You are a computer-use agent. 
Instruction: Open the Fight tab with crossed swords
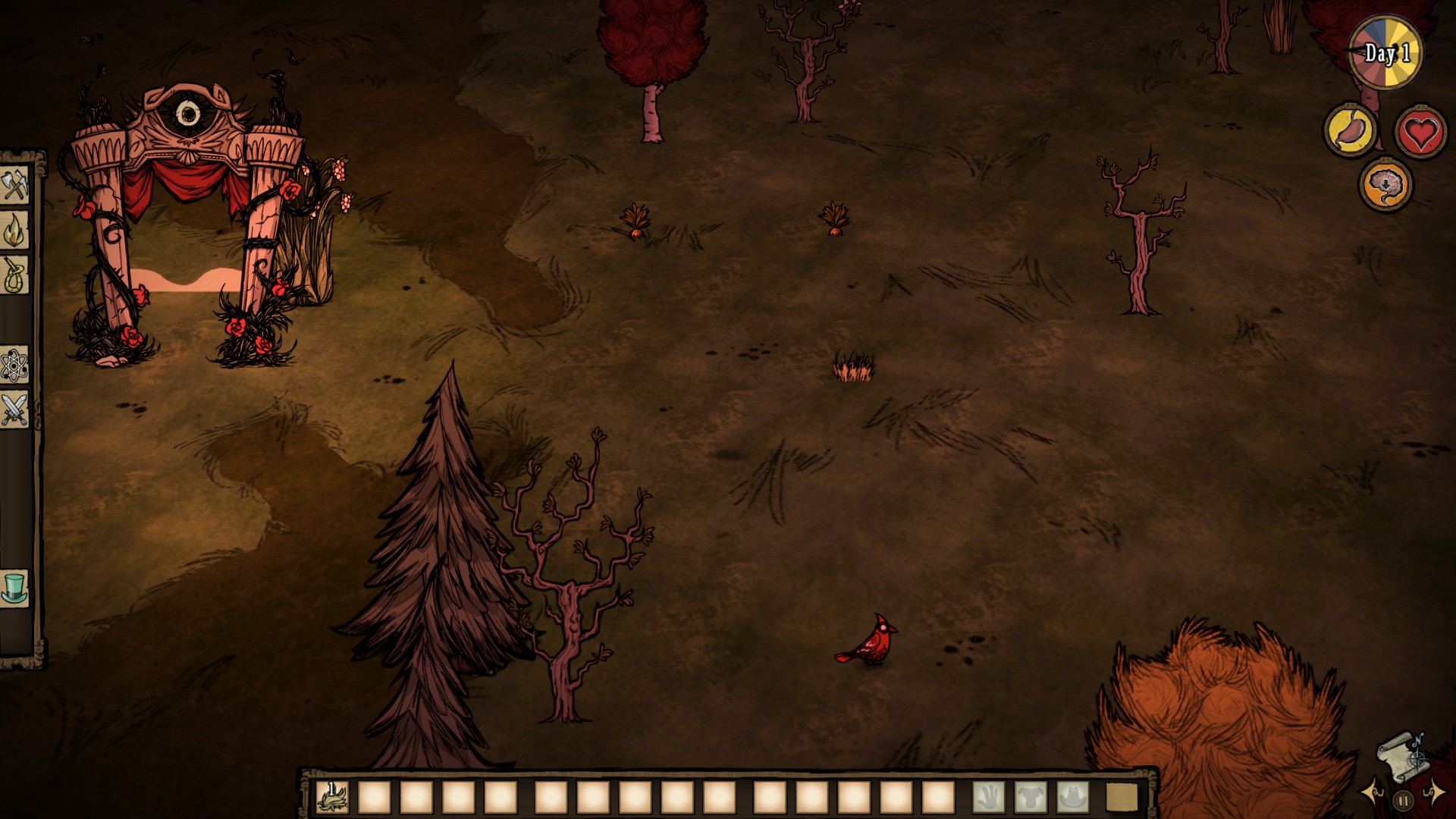point(14,409)
